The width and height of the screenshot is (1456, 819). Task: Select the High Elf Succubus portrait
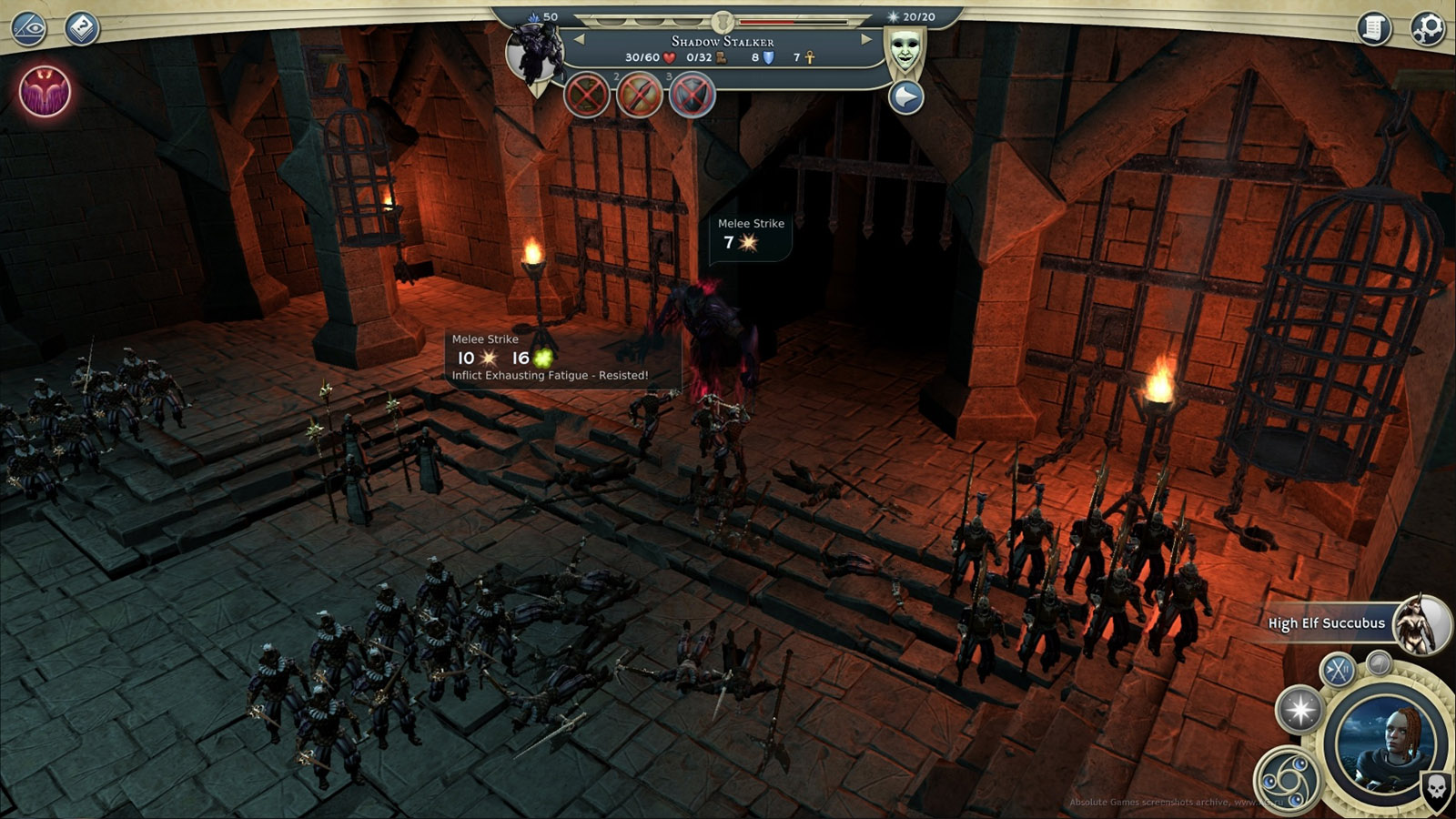[x=1421, y=623]
